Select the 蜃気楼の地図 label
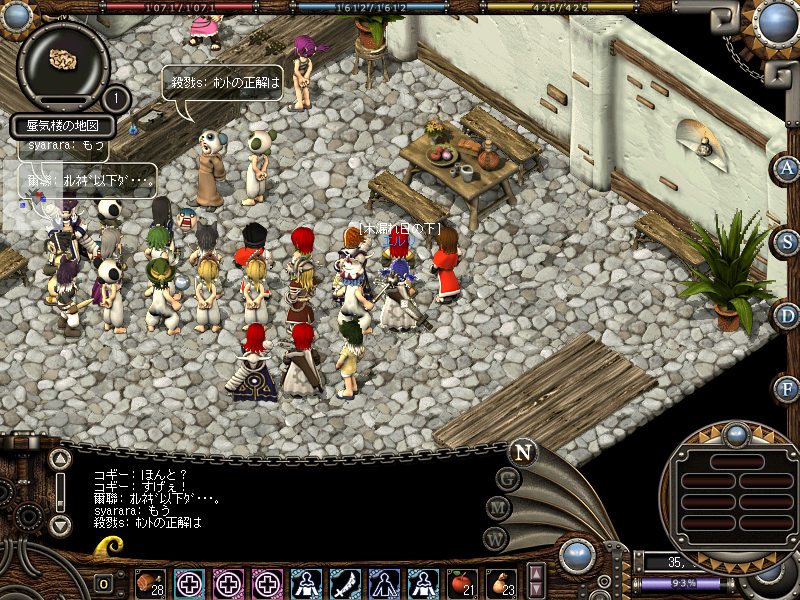The image size is (800, 600). [64, 127]
